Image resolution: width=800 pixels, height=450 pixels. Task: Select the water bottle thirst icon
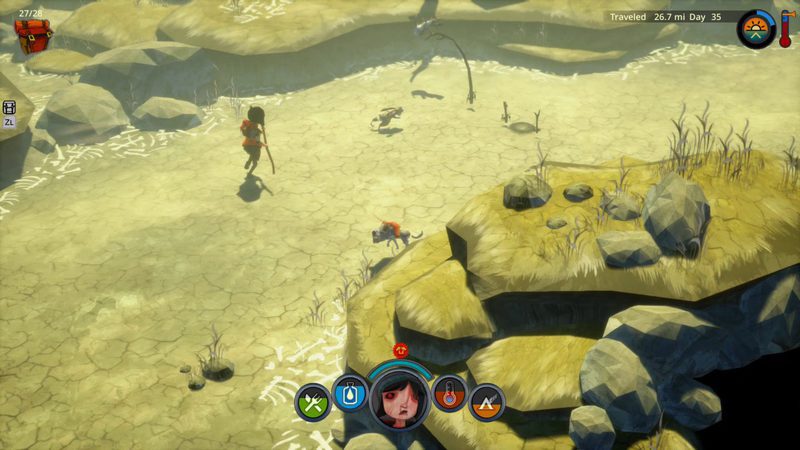coord(350,393)
